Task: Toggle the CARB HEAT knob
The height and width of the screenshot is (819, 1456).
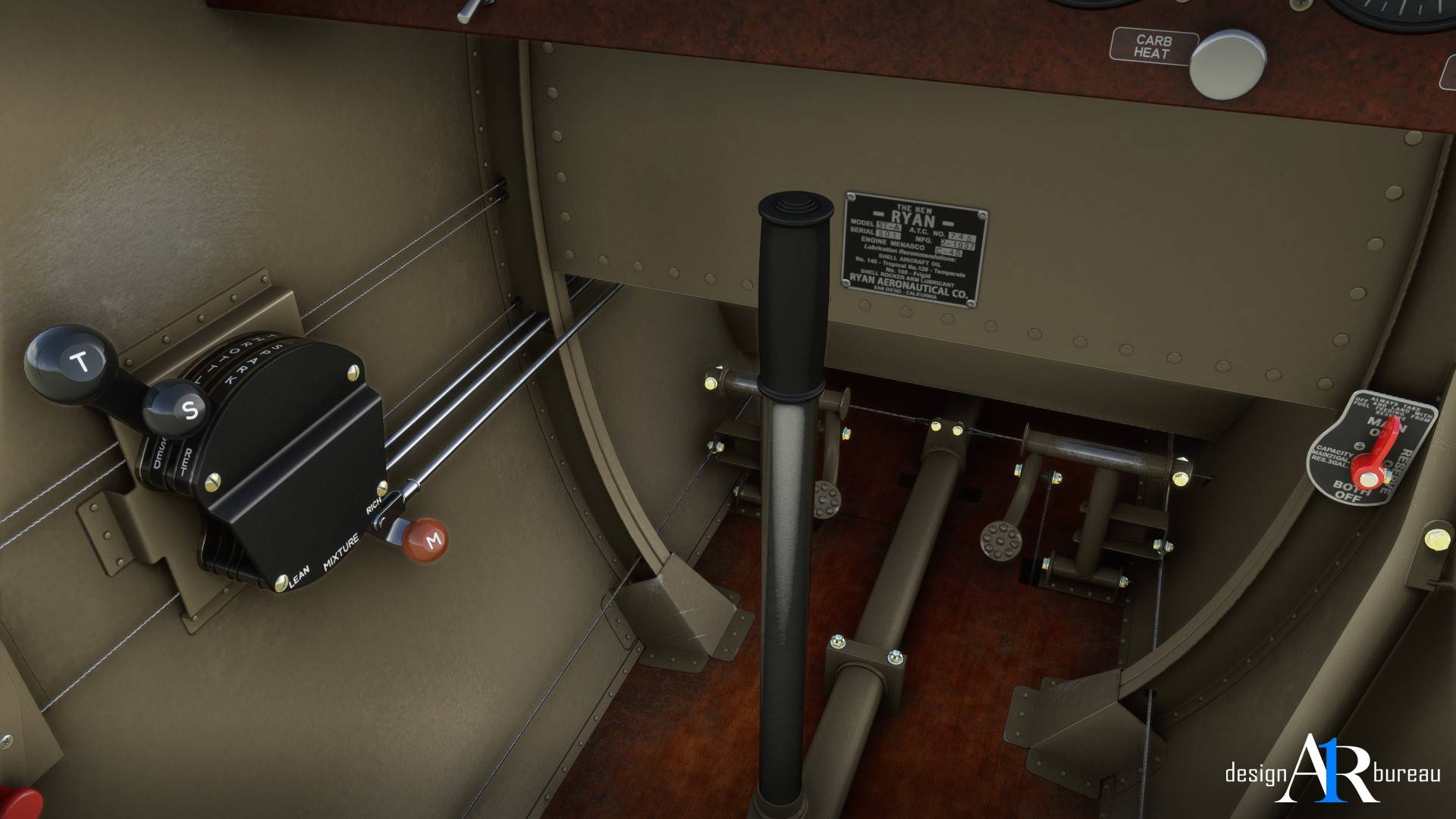Action: point(1227,64)
